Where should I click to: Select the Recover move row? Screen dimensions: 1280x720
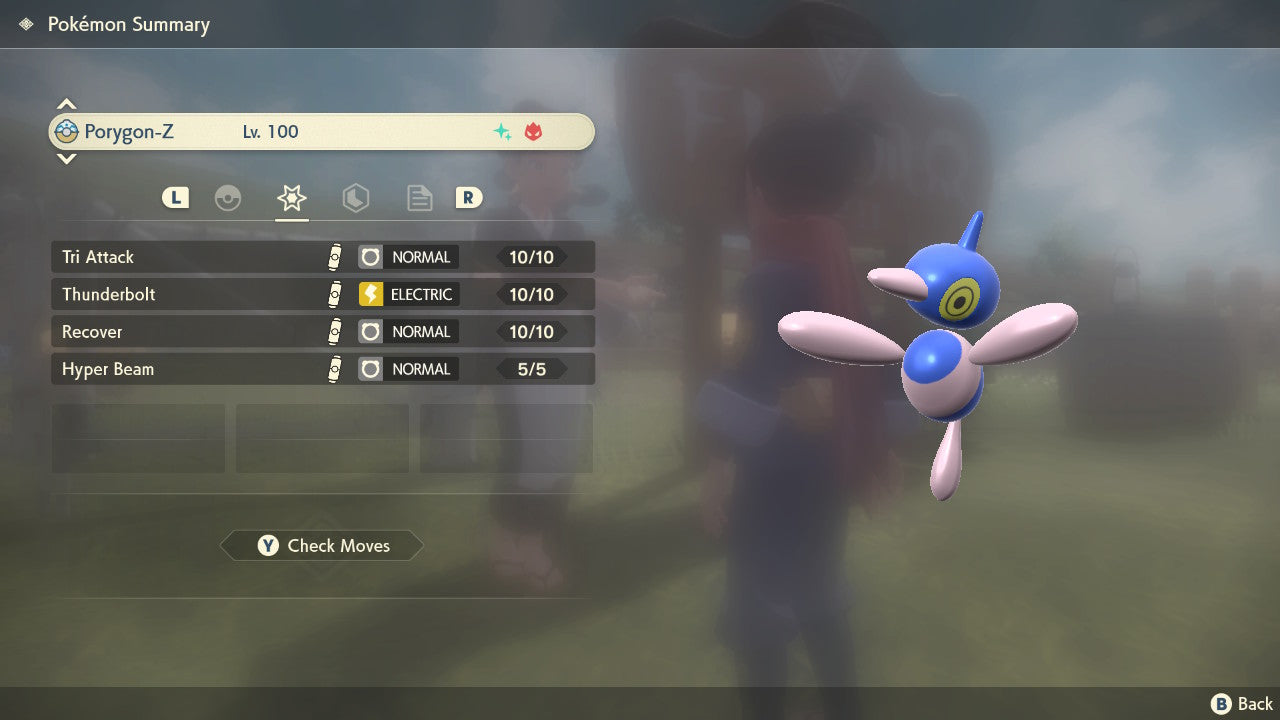pyautogui.click(x=322, y=332)
